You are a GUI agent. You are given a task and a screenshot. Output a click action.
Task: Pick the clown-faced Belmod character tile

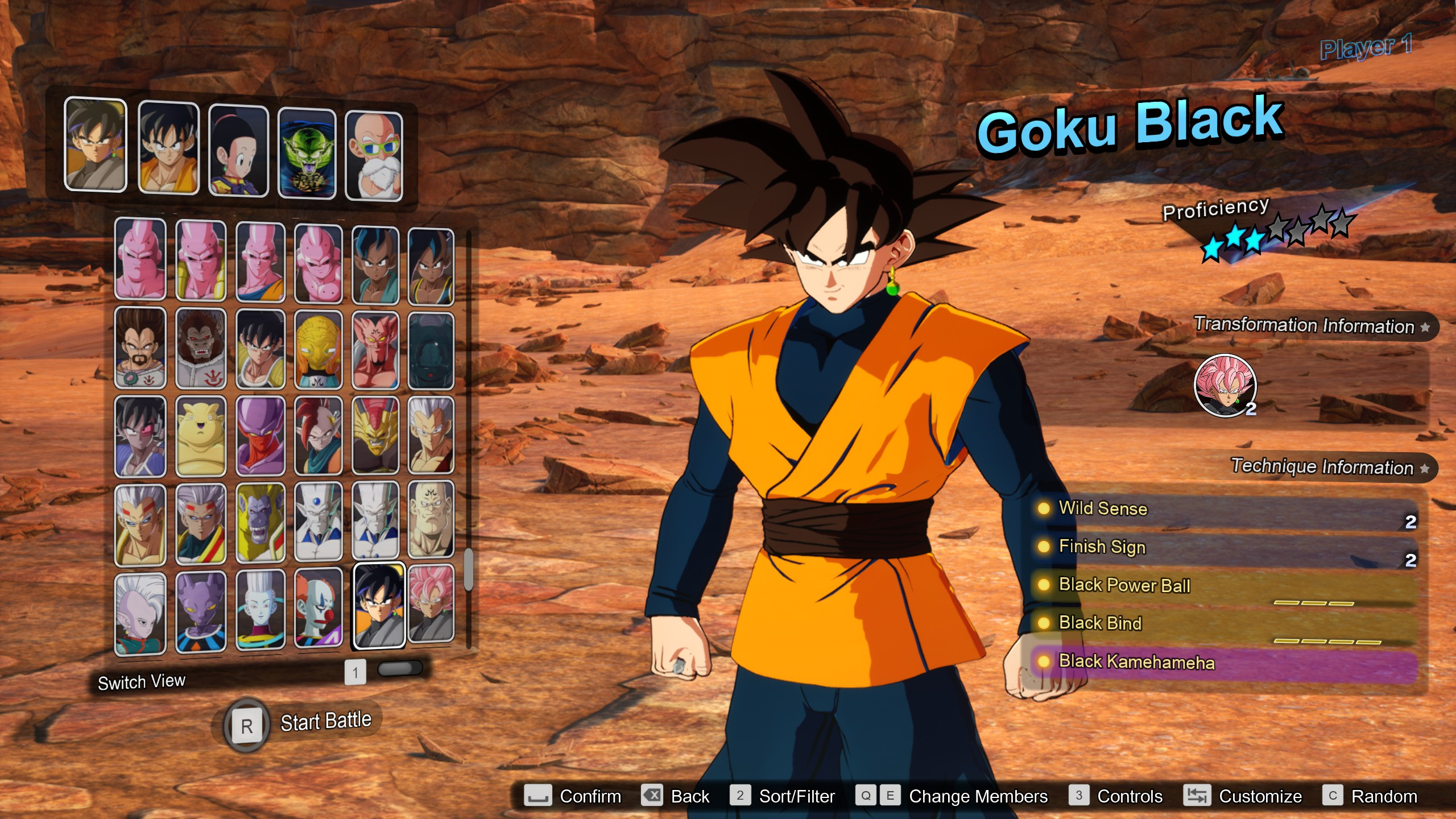point(318,609)
